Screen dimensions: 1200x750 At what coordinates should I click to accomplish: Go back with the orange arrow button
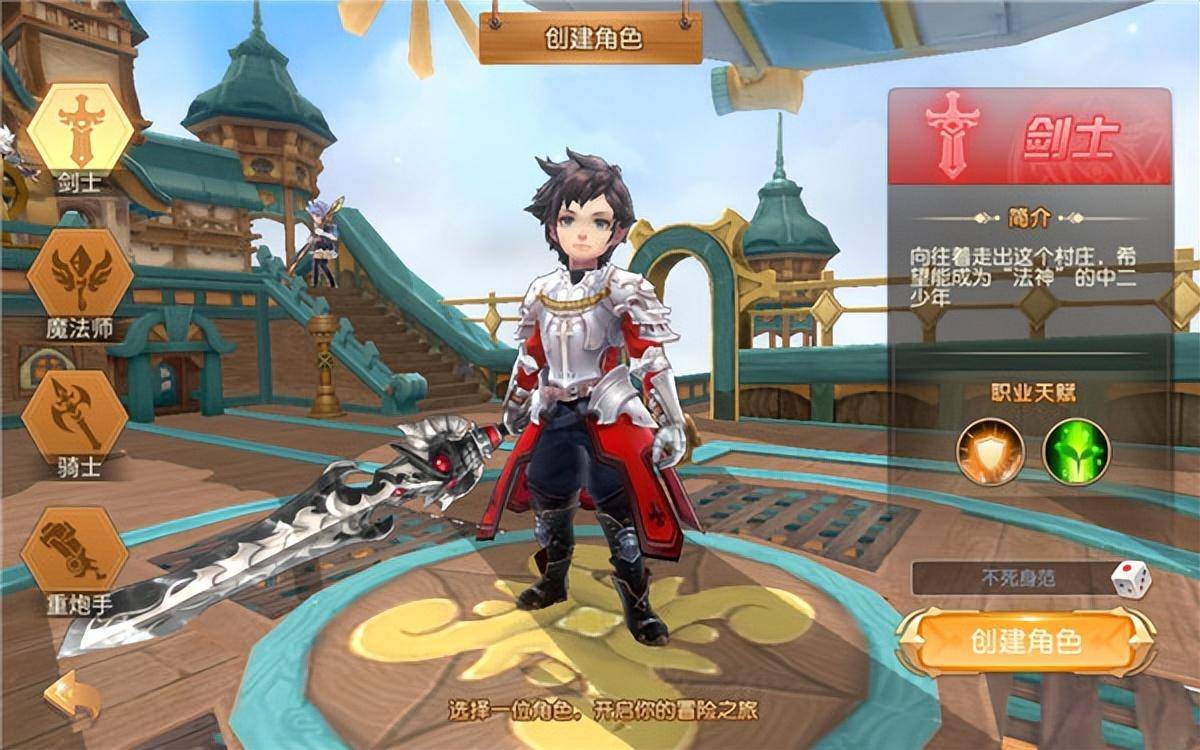72,697
